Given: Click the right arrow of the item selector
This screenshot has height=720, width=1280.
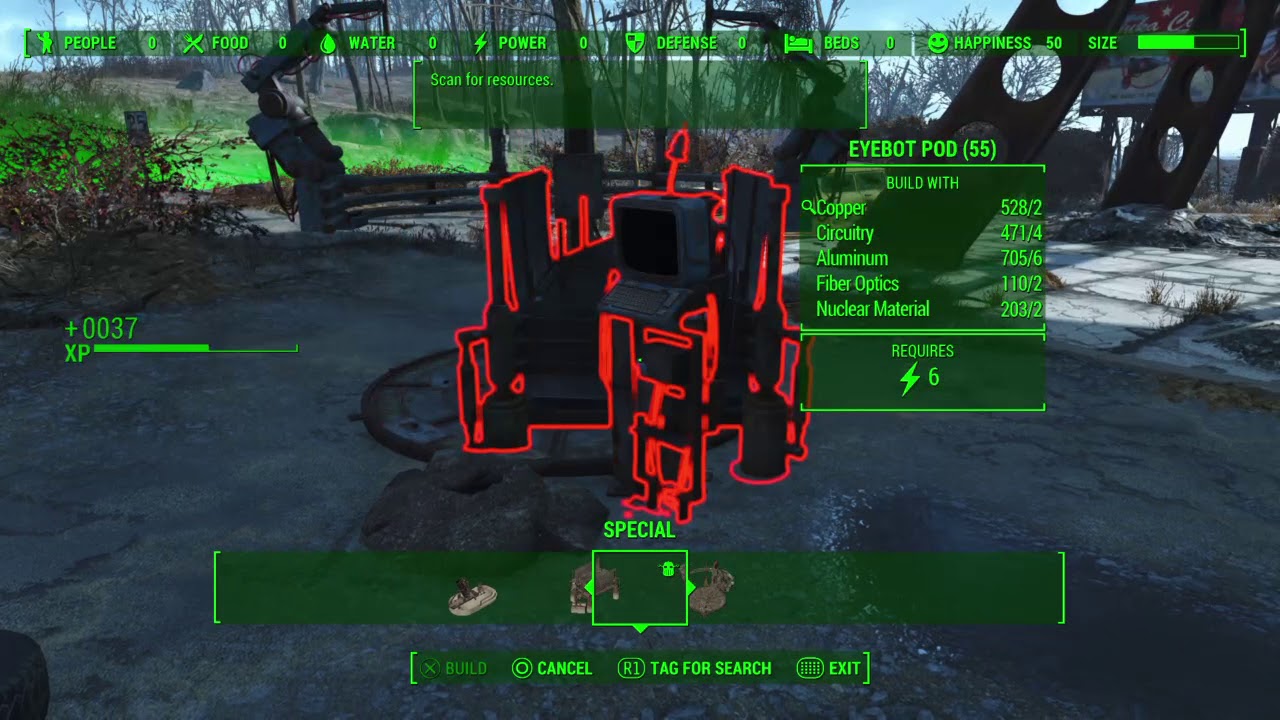Looking at the screenshot, I should point(690,587).
